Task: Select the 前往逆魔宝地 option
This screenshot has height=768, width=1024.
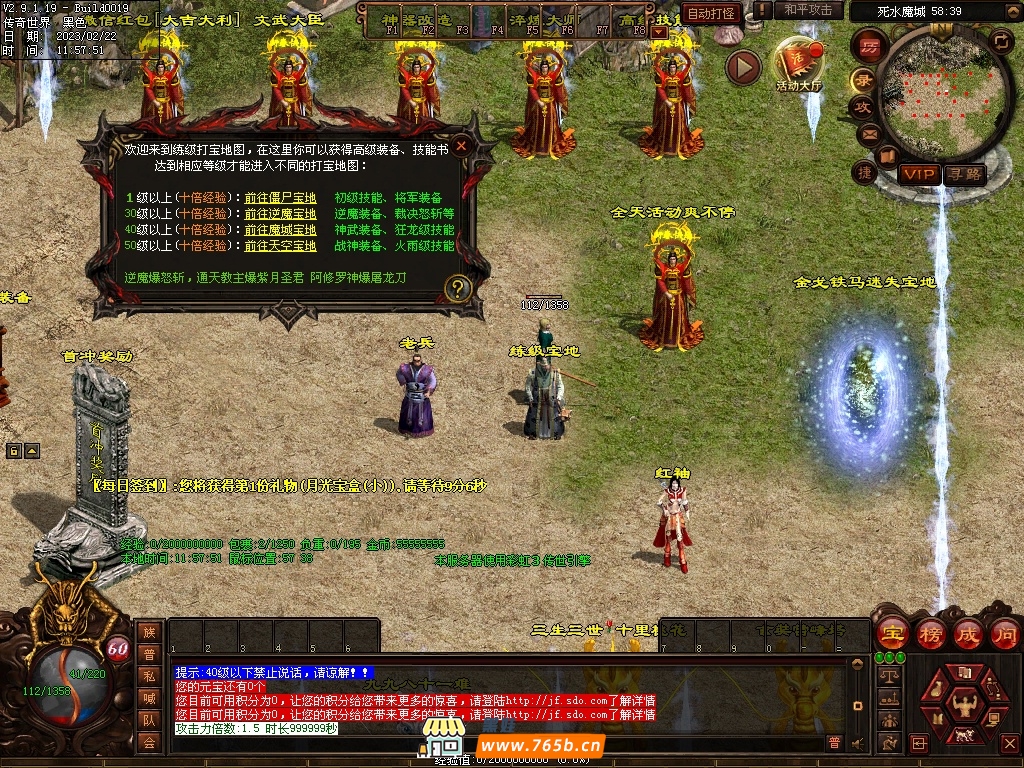Action: [x=280, y=214]
